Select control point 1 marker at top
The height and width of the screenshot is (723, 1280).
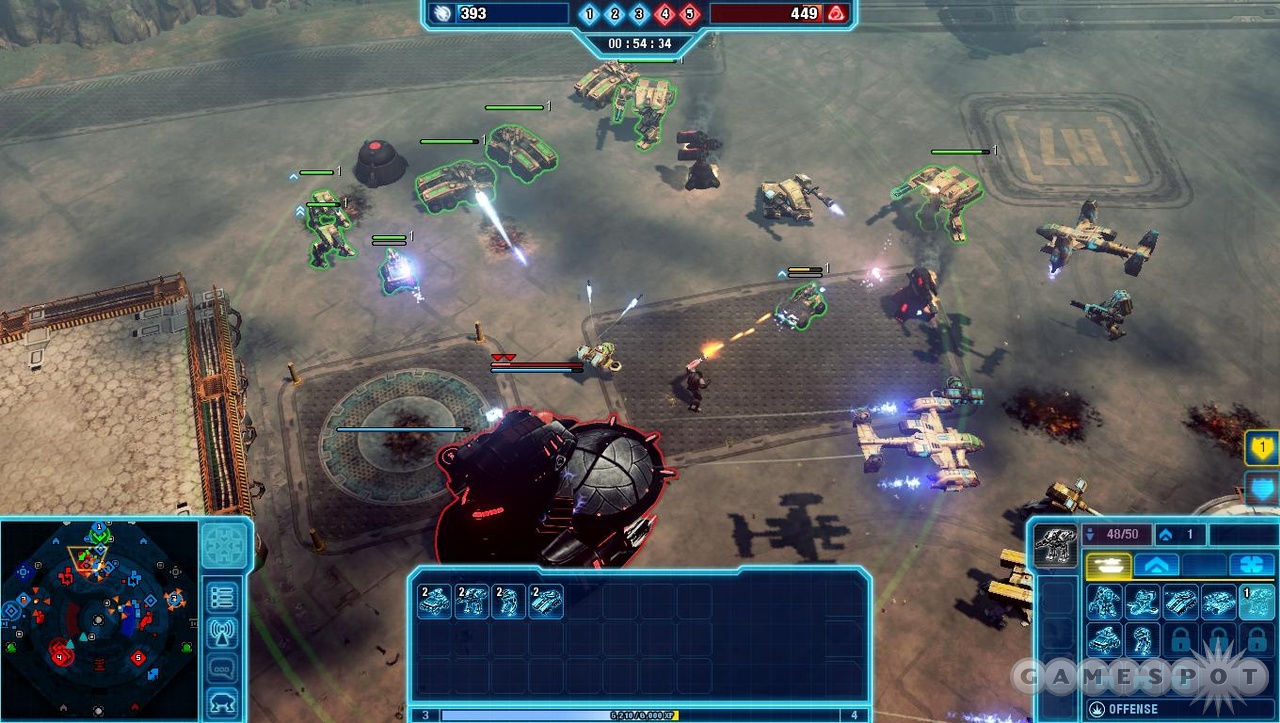tap(589, 14)
